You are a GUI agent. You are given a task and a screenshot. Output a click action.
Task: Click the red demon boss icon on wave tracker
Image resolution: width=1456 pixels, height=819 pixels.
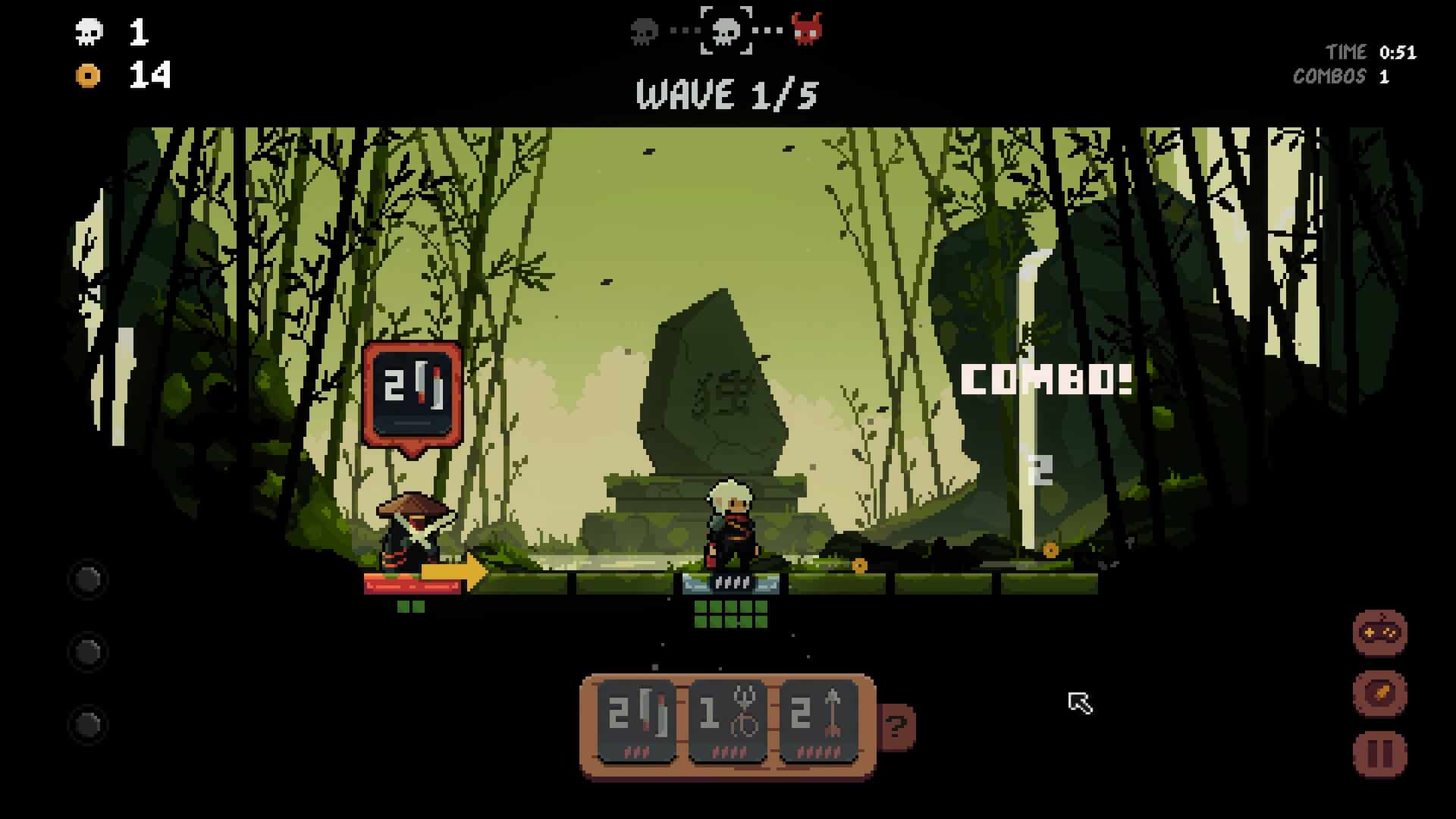(x=808, y=32)
